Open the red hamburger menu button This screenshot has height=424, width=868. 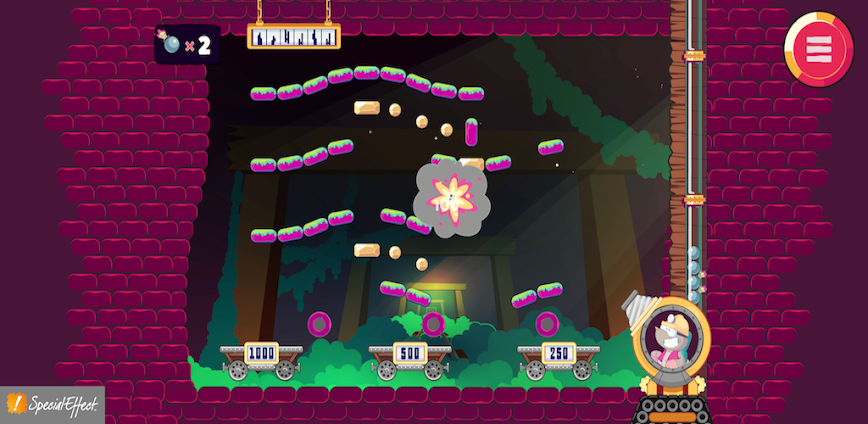(818, 49)
